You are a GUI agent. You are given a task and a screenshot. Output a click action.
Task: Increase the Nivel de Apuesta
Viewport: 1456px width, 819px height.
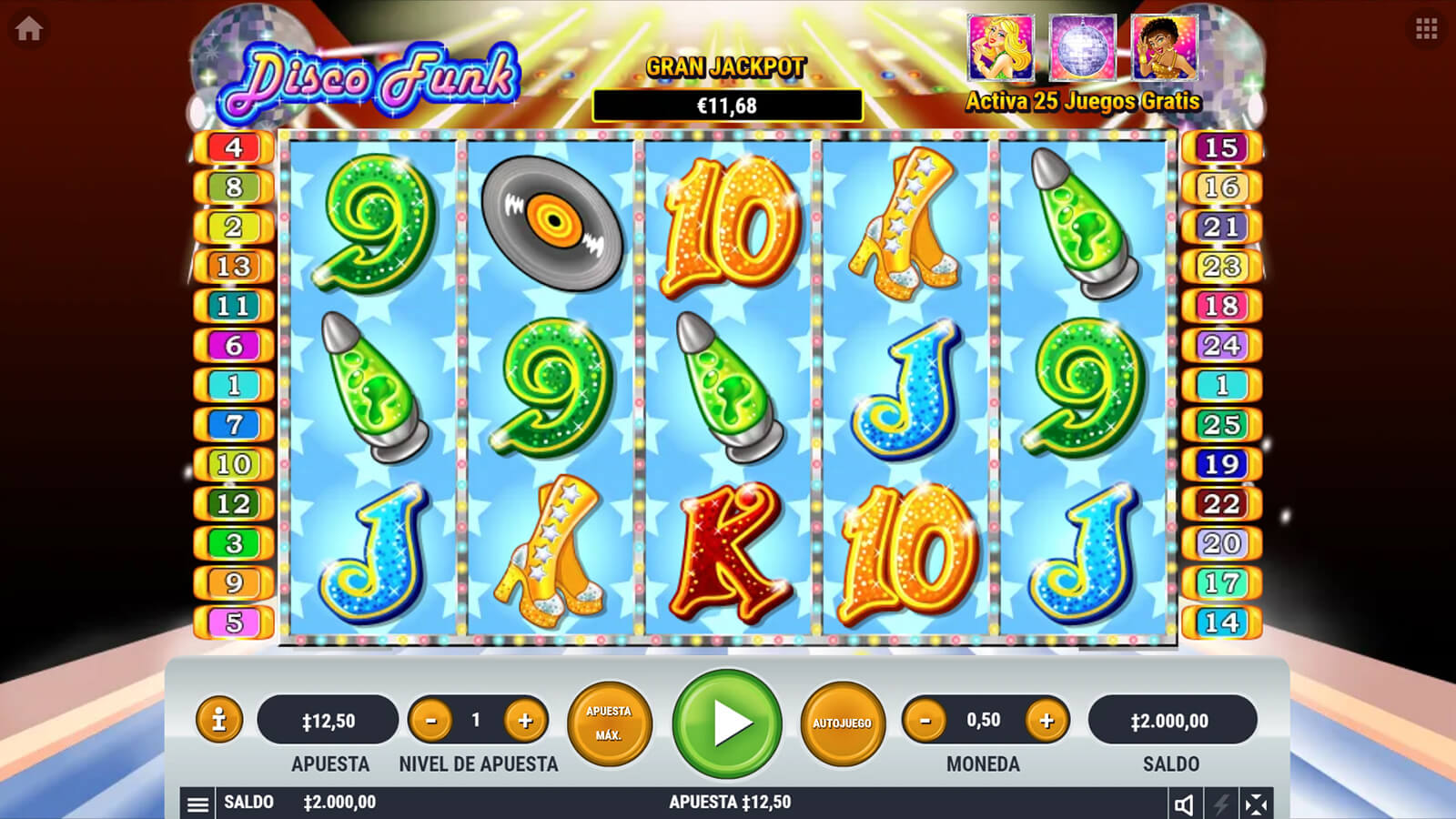tap(525, 721)
